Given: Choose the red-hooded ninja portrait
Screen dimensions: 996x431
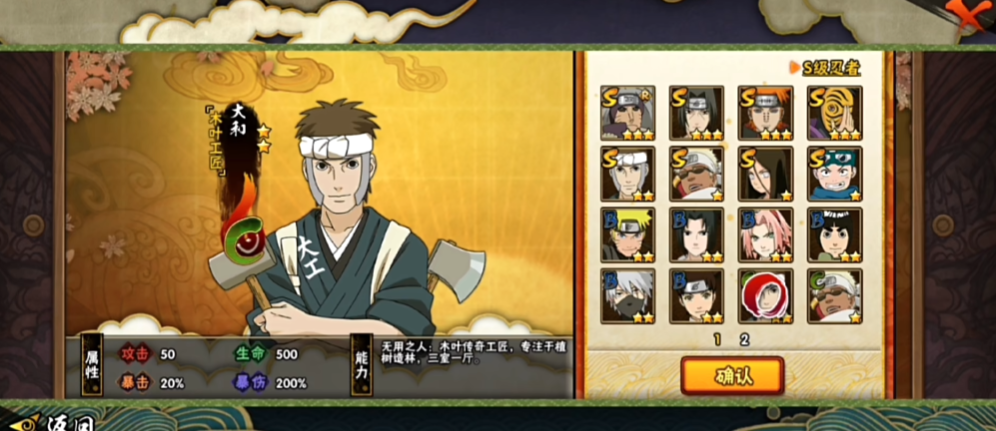Looking at the screenshot, I should pos(765,296).
